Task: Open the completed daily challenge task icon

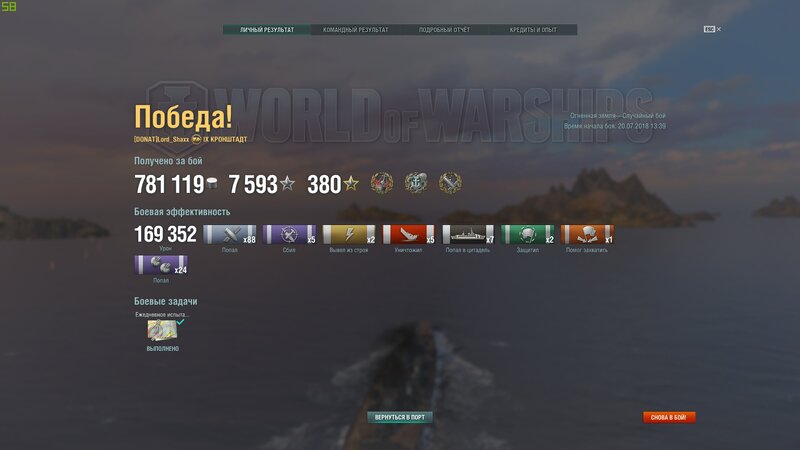Action: [162, 330]
